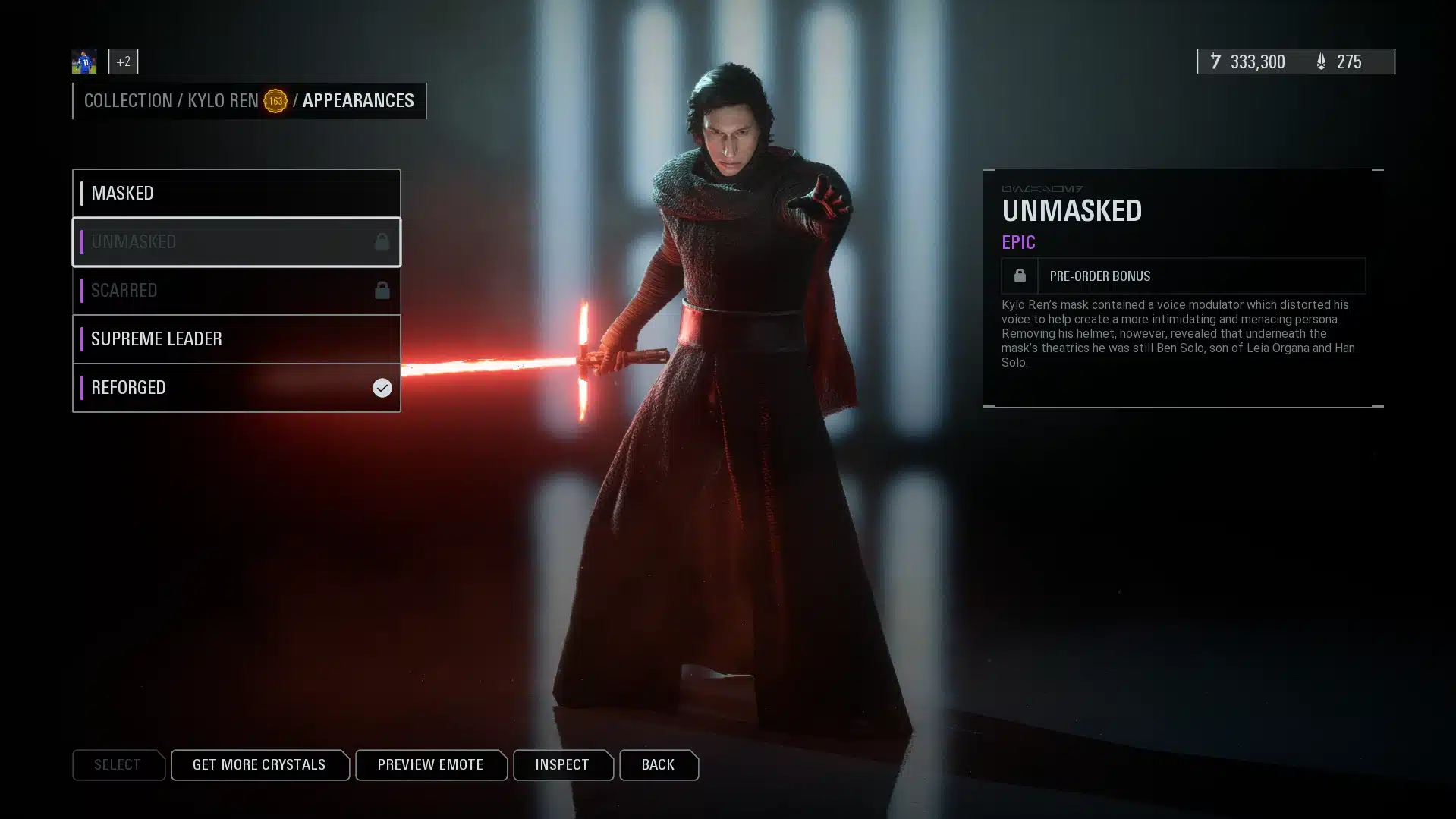Click the Preview Emote option
The width and height of the screenshot is (1456, 819).
click(x=431, y=764)
